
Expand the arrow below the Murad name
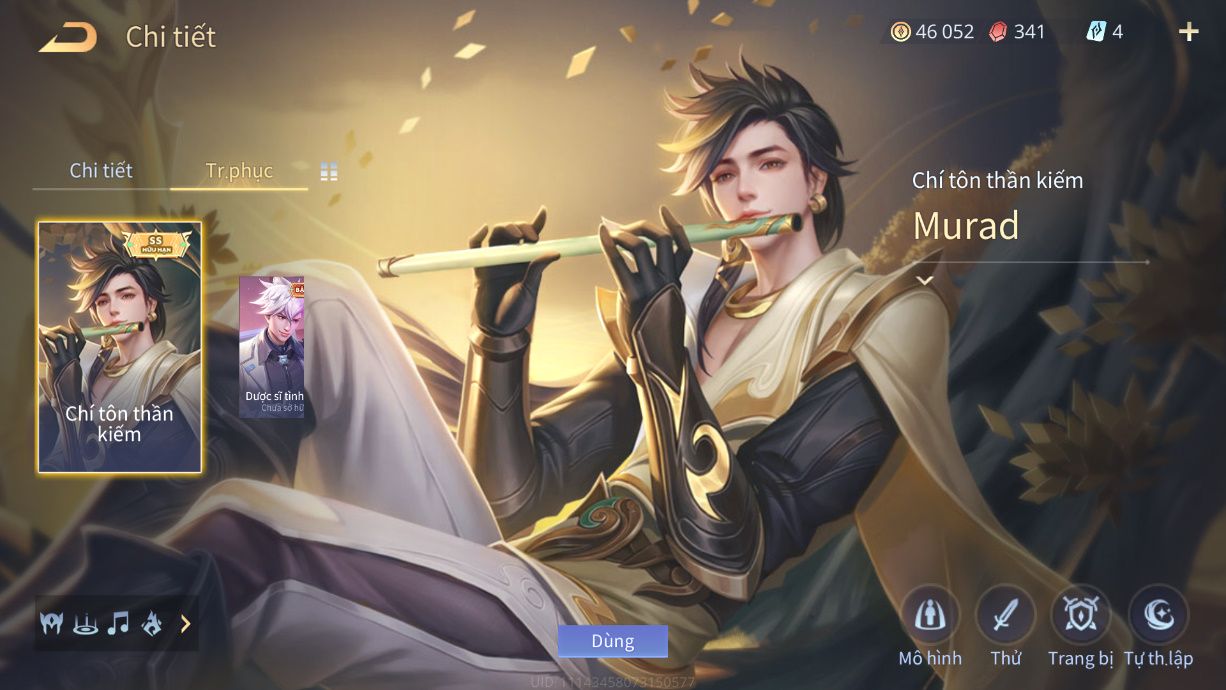point(925,281)
